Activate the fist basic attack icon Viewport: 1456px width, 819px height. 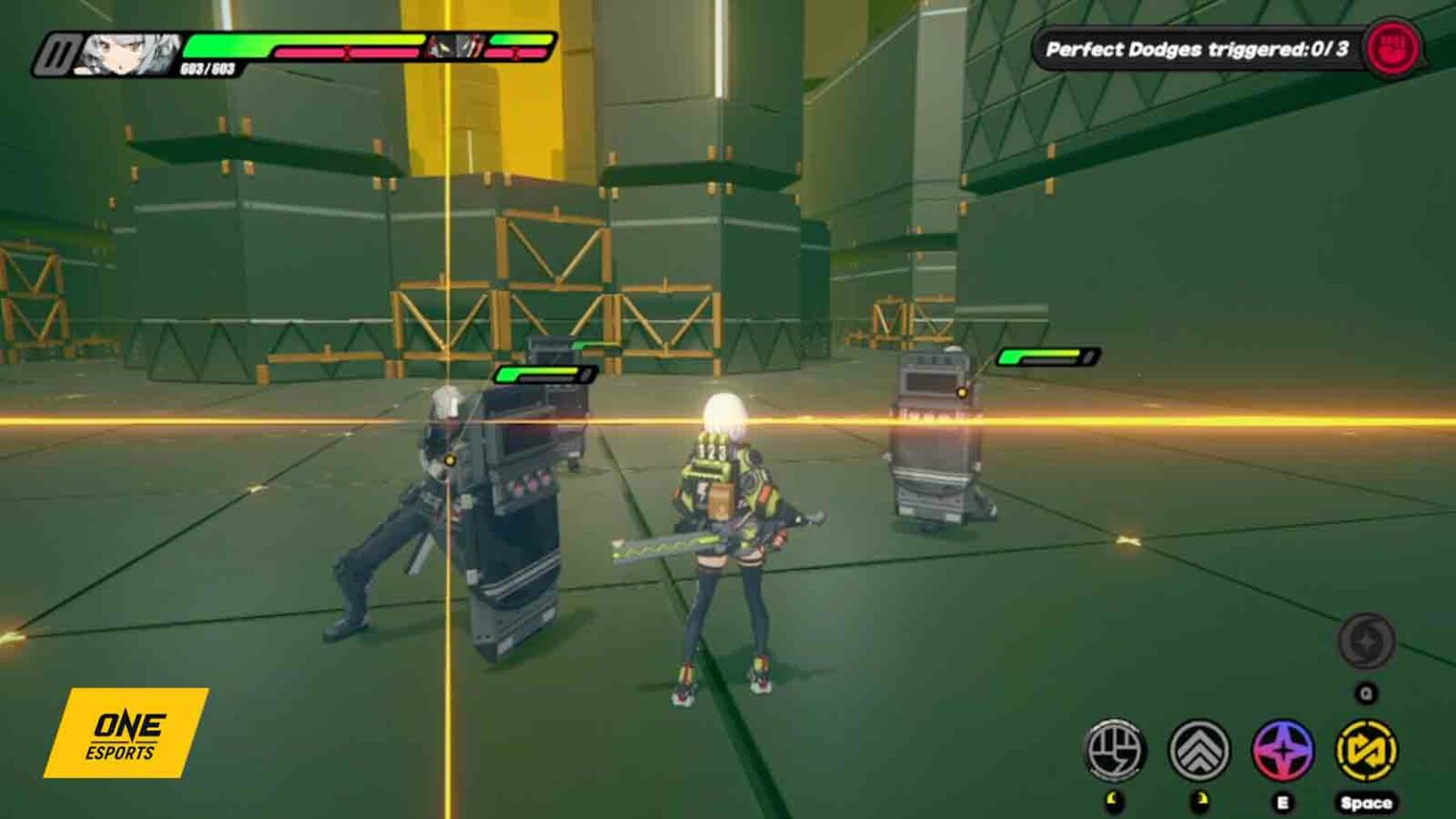(1115, 750)
